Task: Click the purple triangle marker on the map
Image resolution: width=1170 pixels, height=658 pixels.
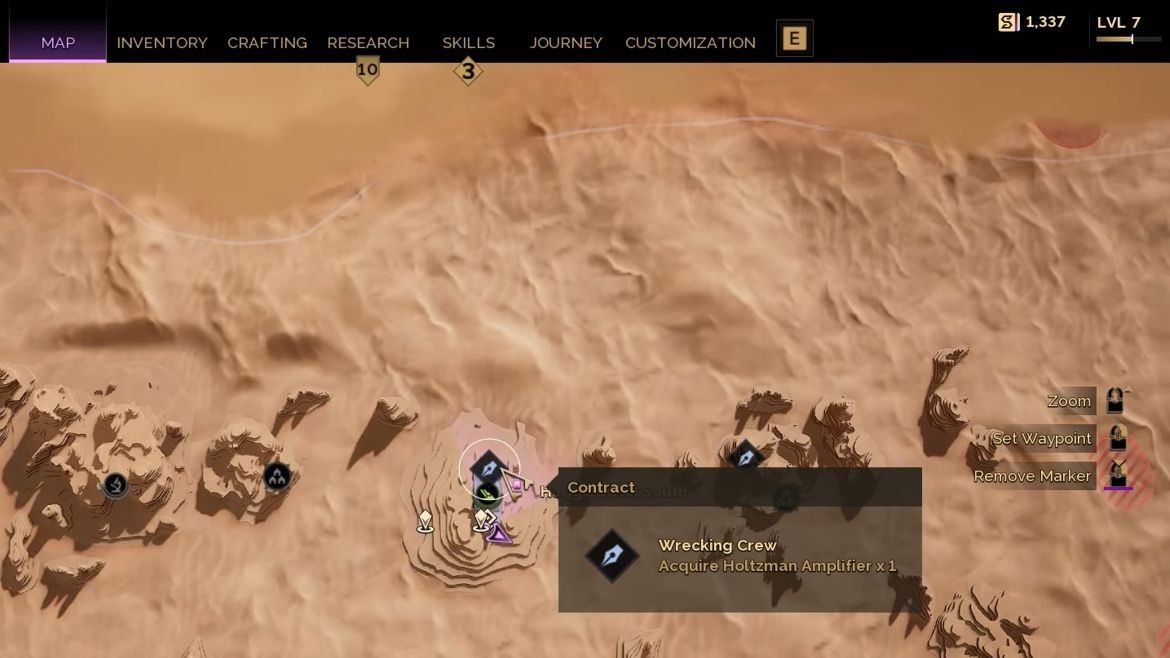Action: 498,533
